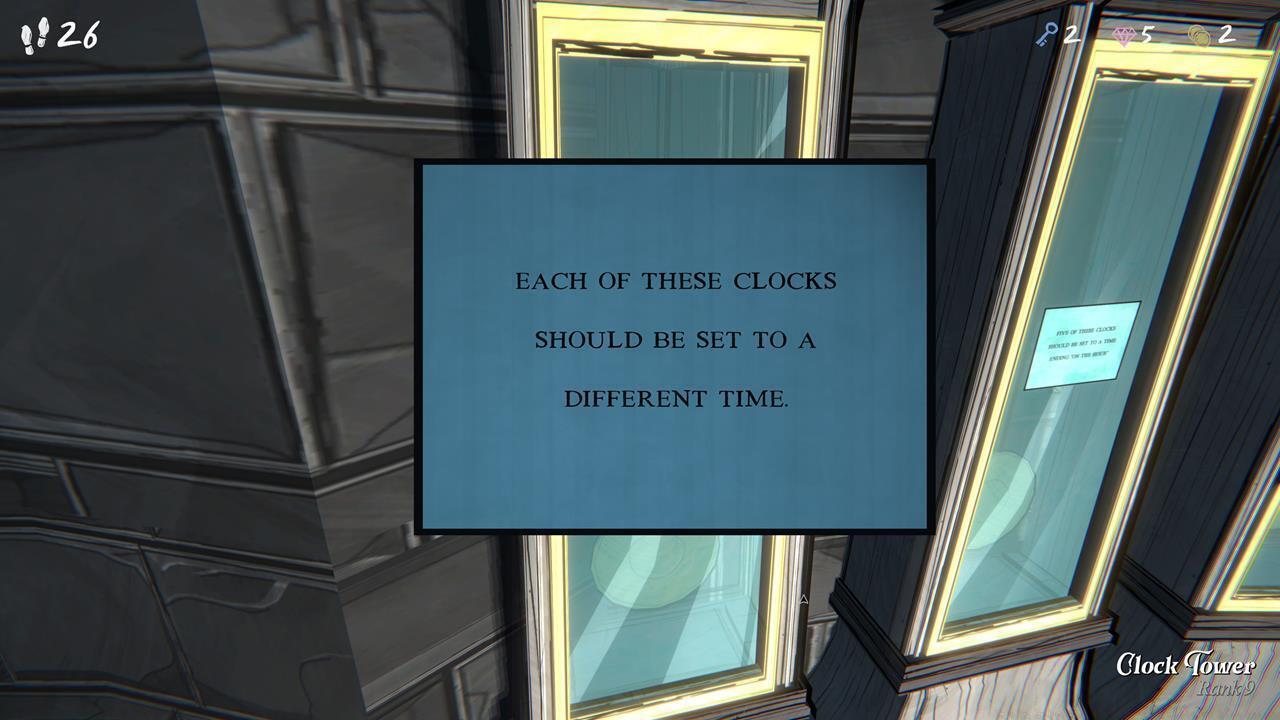Click the small 'A' prompt marker
This screenshot has width=1280, height=720.
tap(803, 597)
